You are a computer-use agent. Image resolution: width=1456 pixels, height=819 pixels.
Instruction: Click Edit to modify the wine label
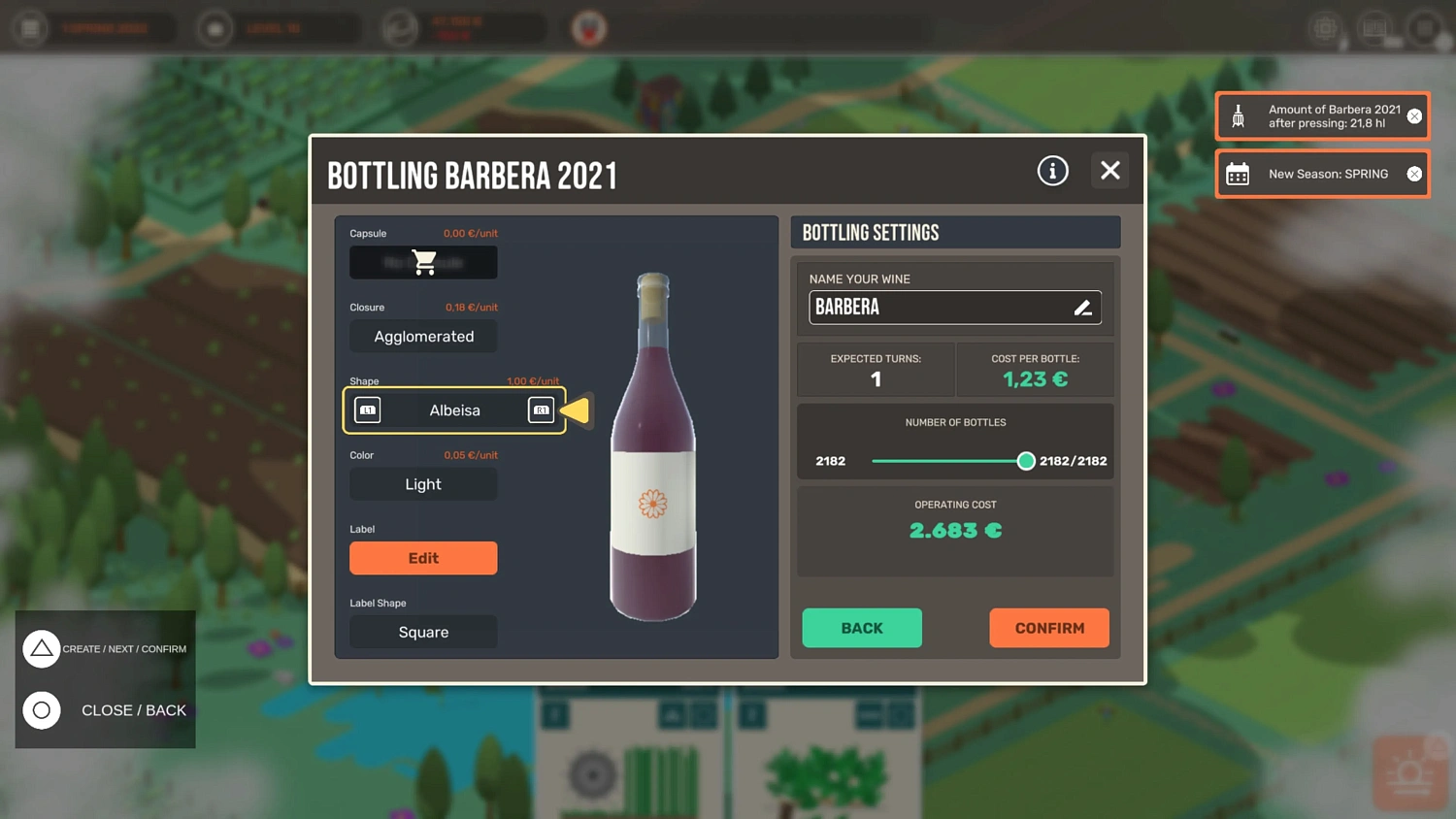click(x=423, y=558)
